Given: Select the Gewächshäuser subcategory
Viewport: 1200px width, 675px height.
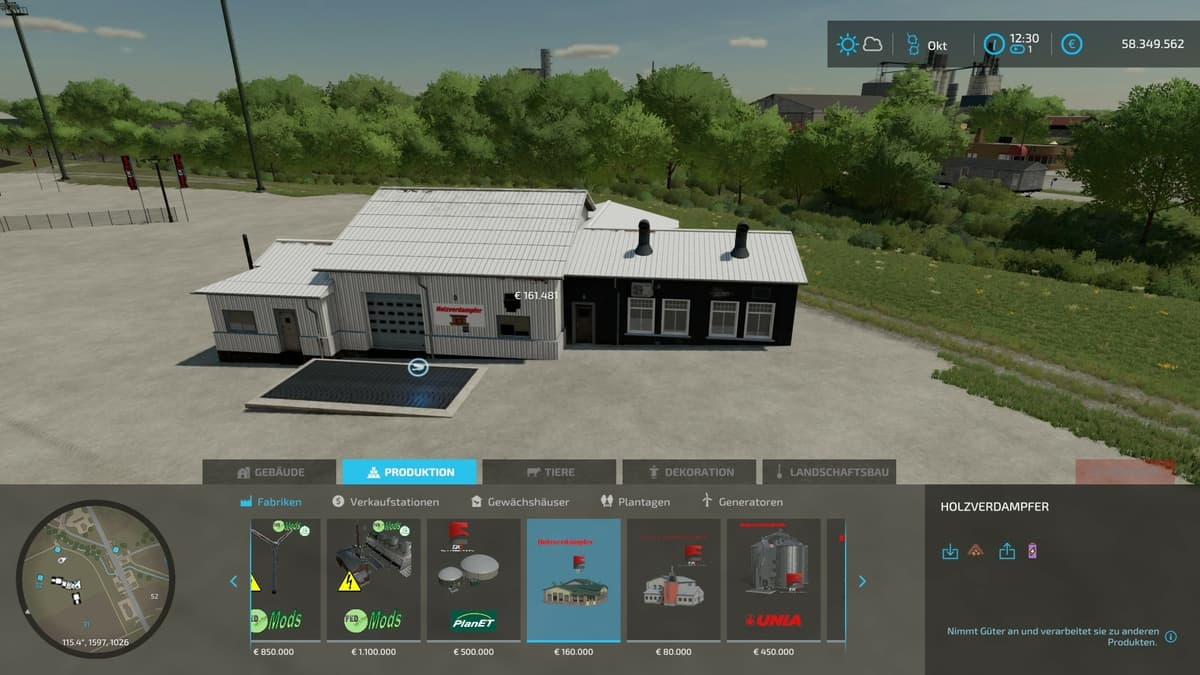Looking at the screenshot, I should [x=520, y=502].
